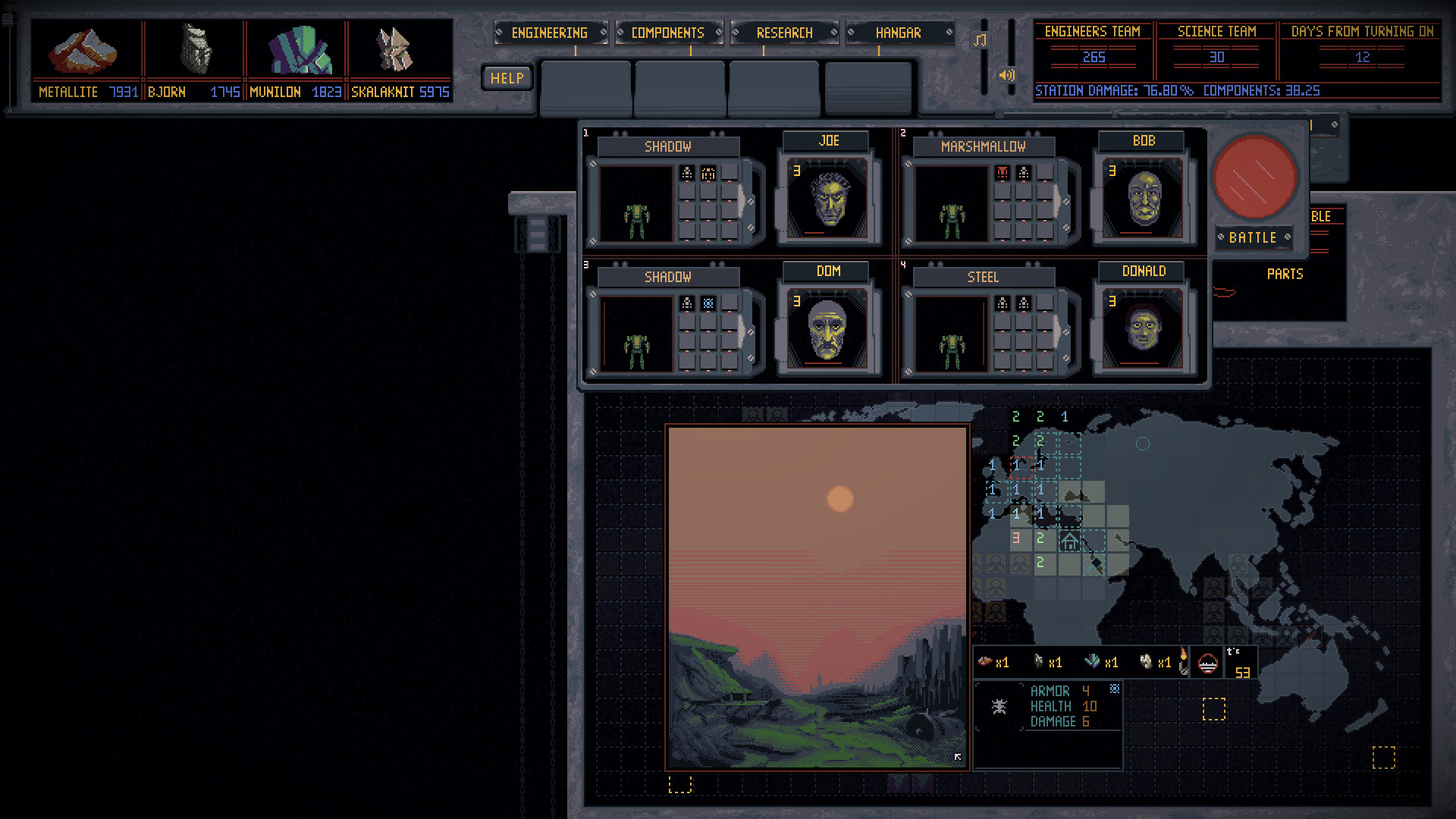
Task: Click the home base tile on the world map
Action: tap(1069, 541)
